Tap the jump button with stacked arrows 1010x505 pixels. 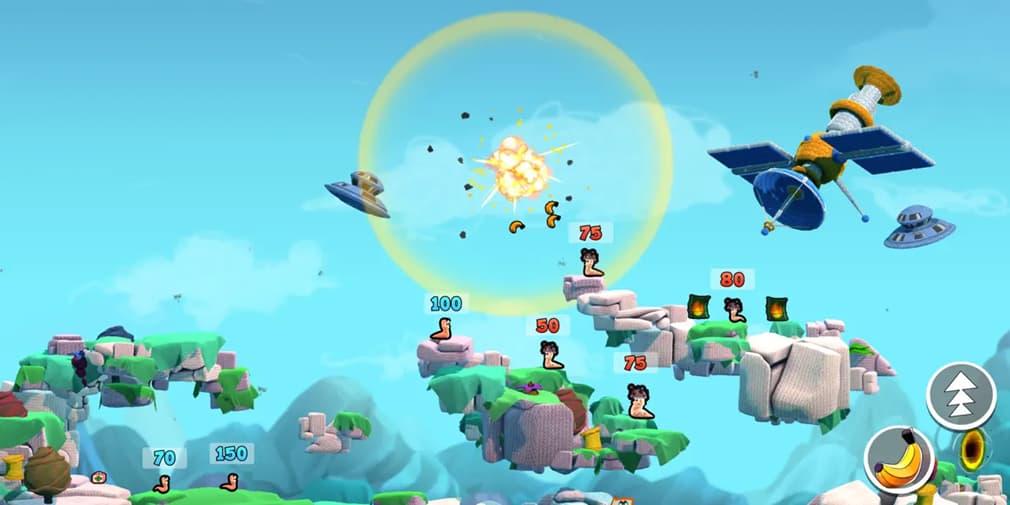point(961,396)
